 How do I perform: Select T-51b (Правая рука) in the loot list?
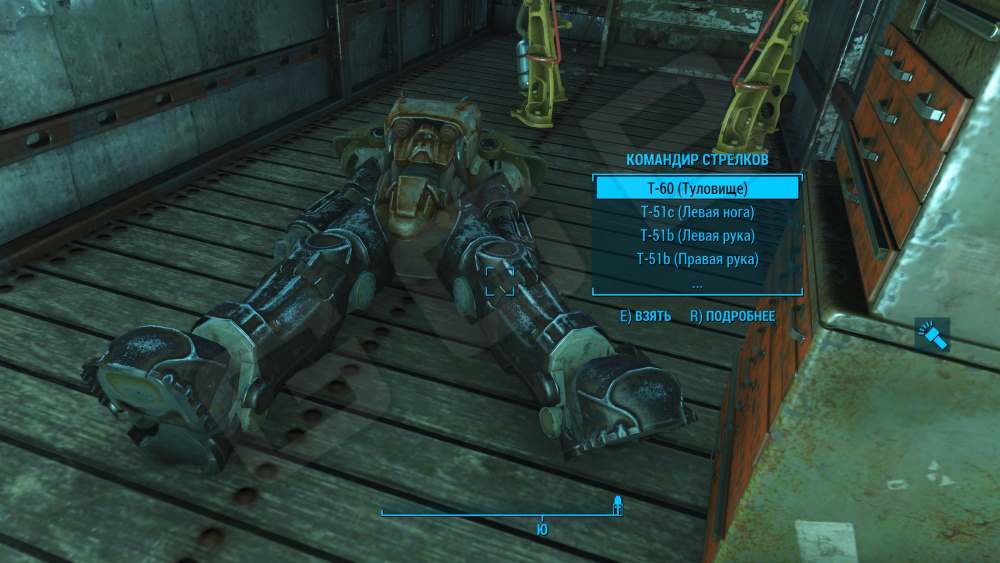(697, 259)
